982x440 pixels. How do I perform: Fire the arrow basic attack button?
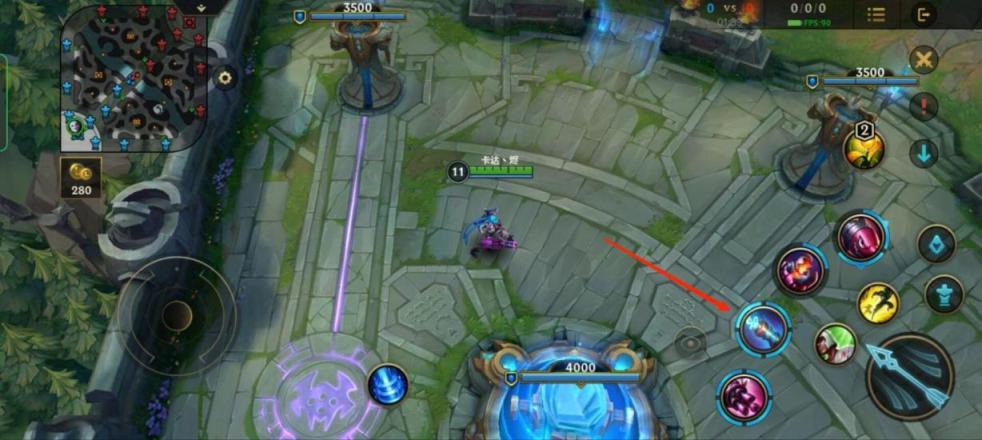click(x=909, y=375)
